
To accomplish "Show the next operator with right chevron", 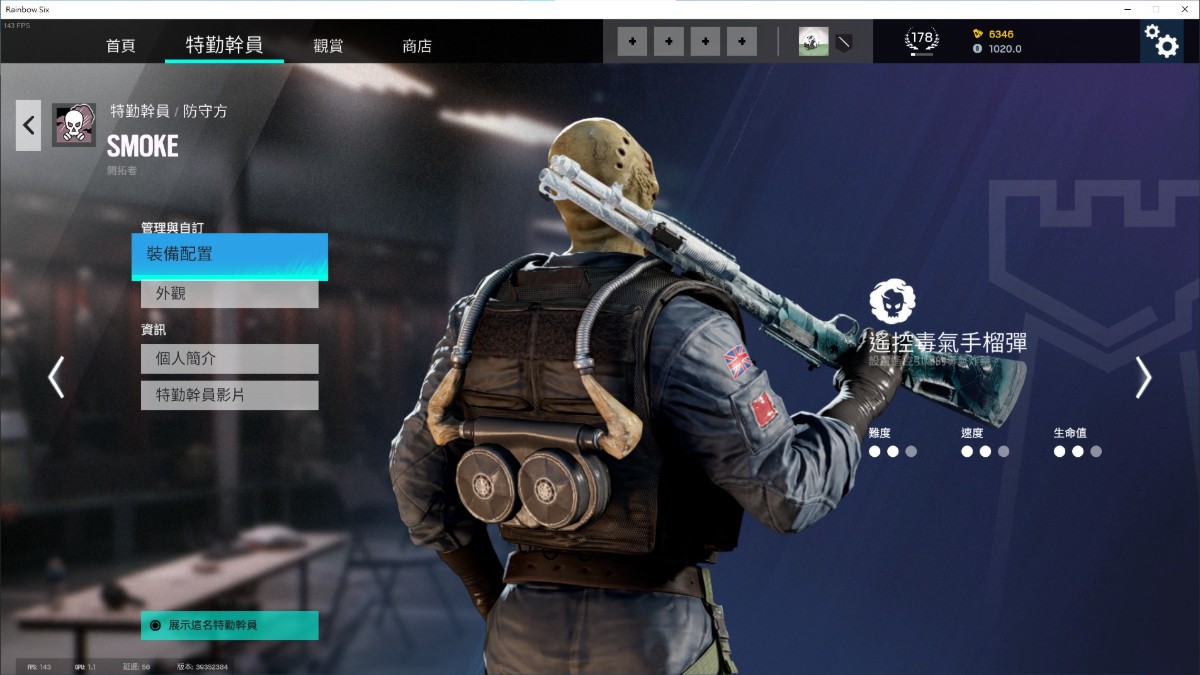I will pos(1143,377).
